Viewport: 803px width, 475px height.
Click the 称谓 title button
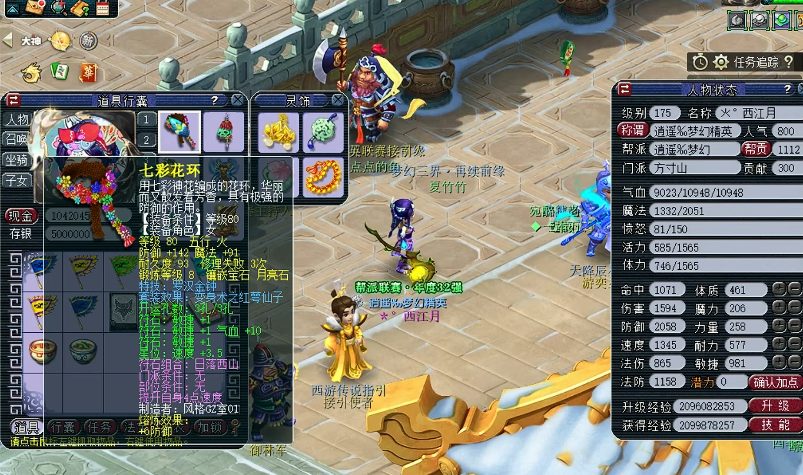coord(632,131)
